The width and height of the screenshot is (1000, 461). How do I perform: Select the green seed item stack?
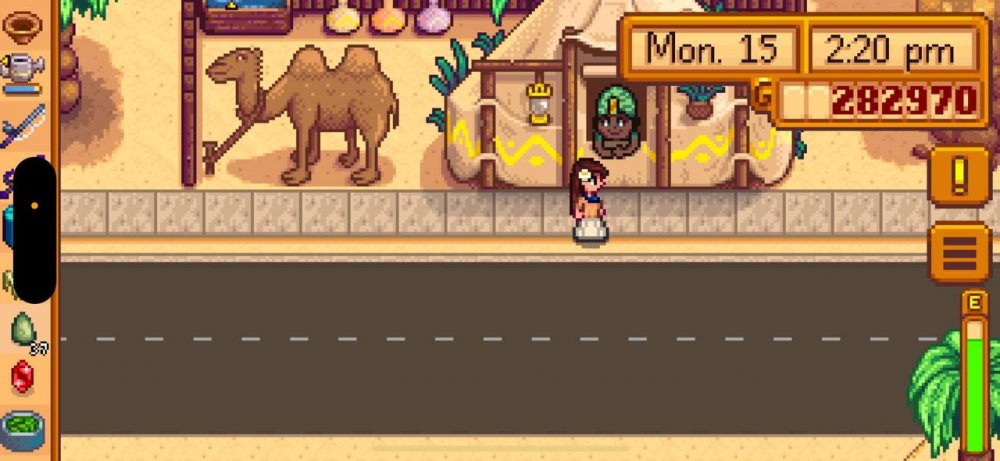click(x=24, y=329)
